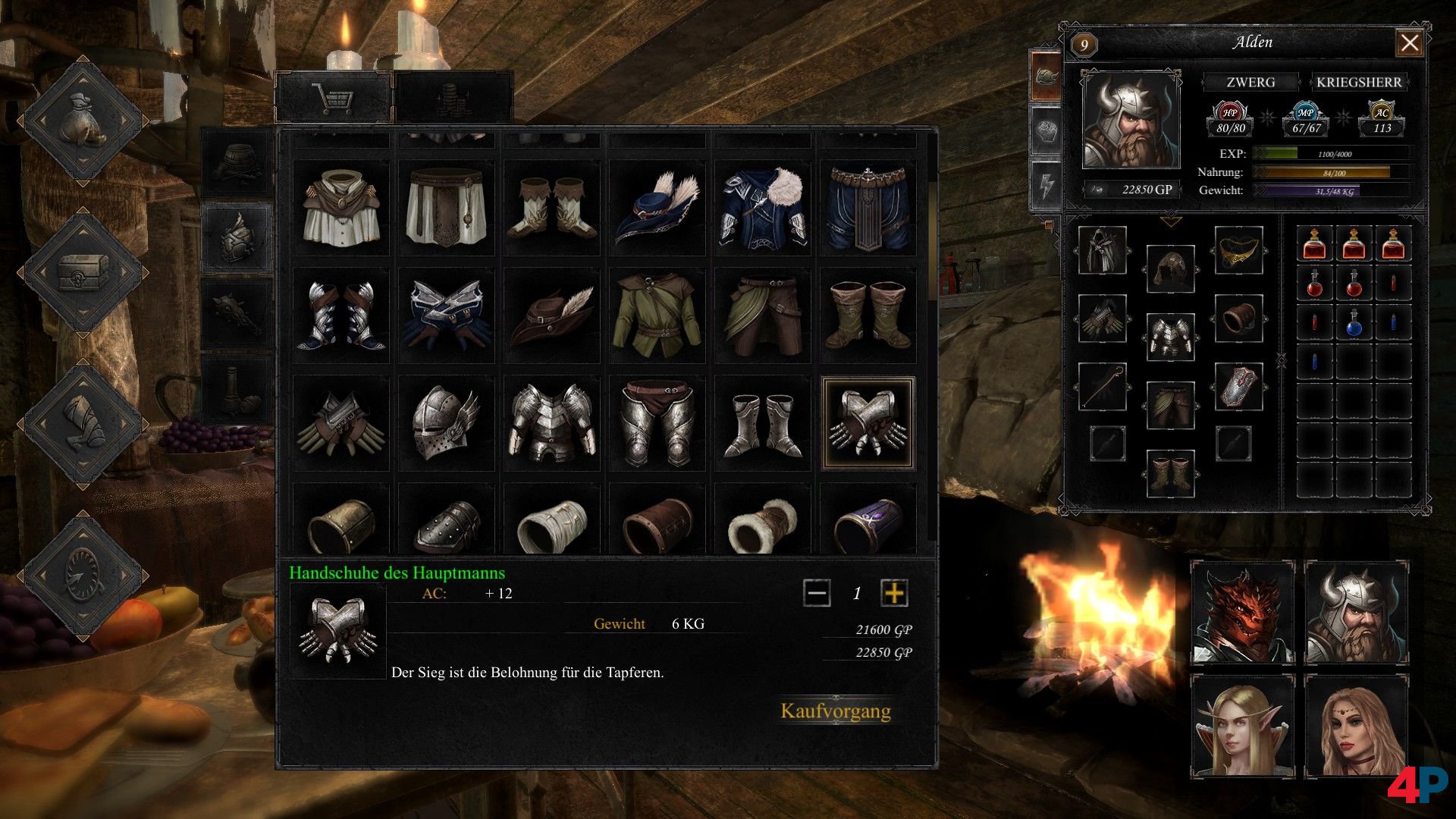
Task: Click the equipped shield slot
Action: click(1238, 387)
